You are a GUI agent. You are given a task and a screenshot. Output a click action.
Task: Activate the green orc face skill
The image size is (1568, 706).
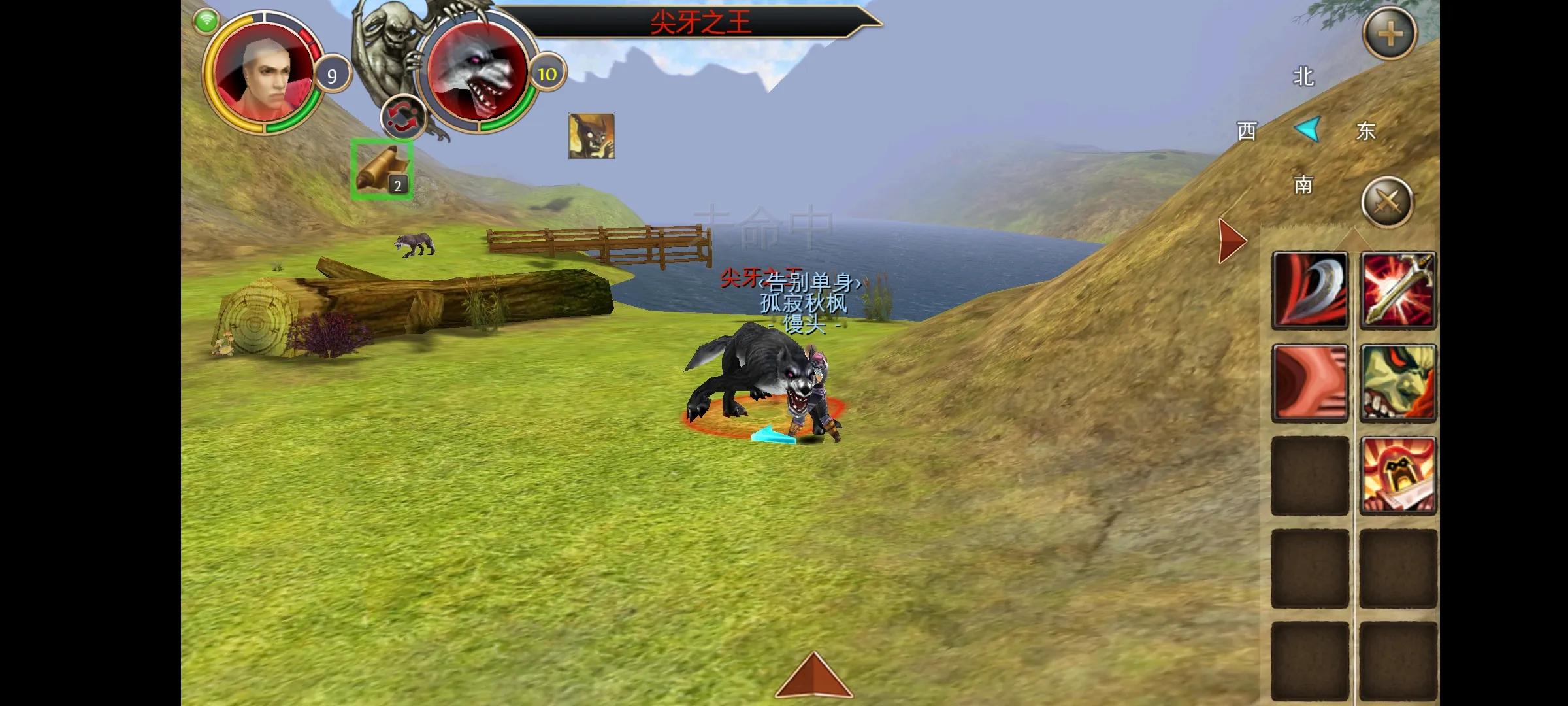(1397, 382)
